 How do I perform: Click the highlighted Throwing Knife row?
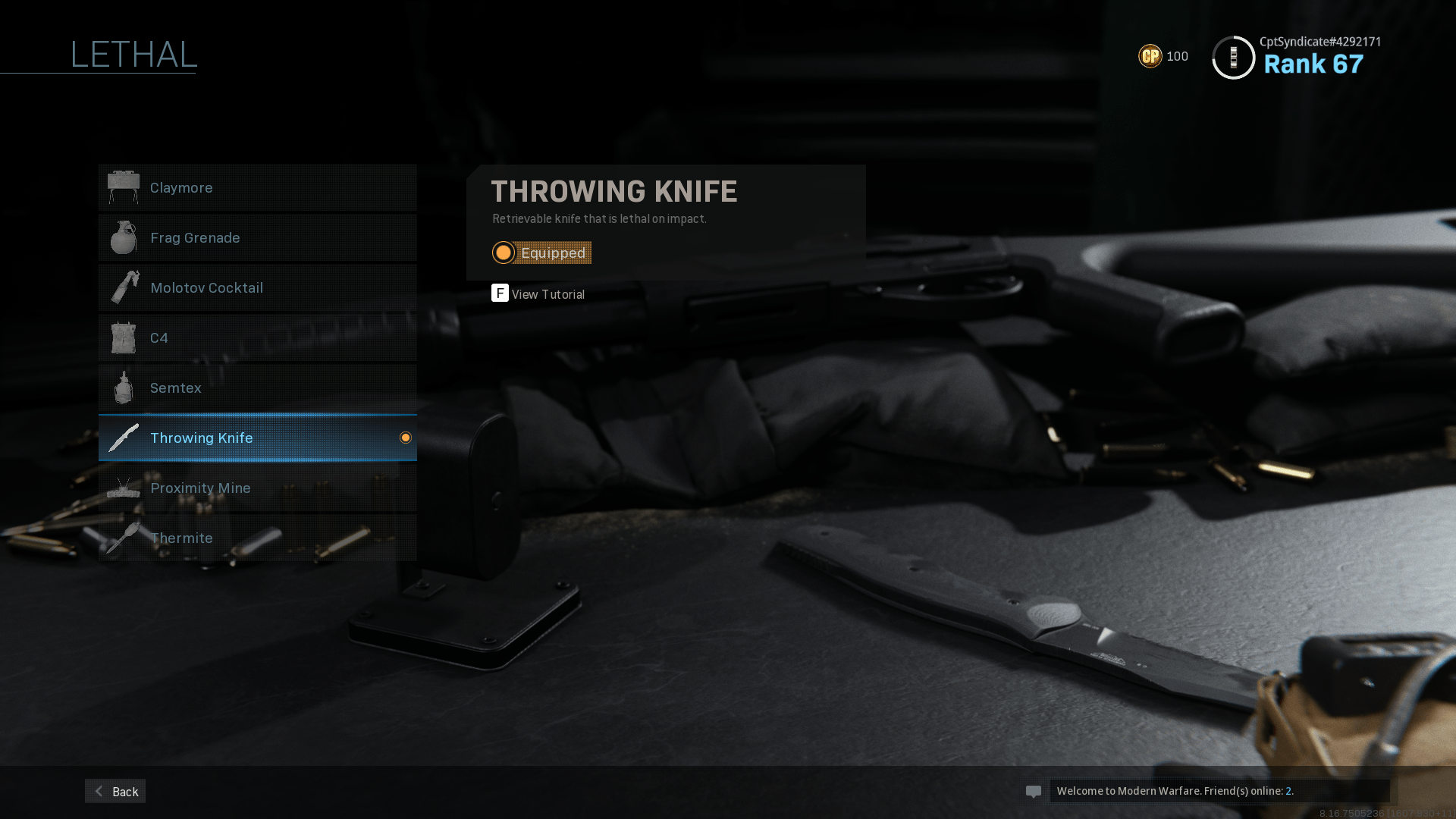[257, 438]
